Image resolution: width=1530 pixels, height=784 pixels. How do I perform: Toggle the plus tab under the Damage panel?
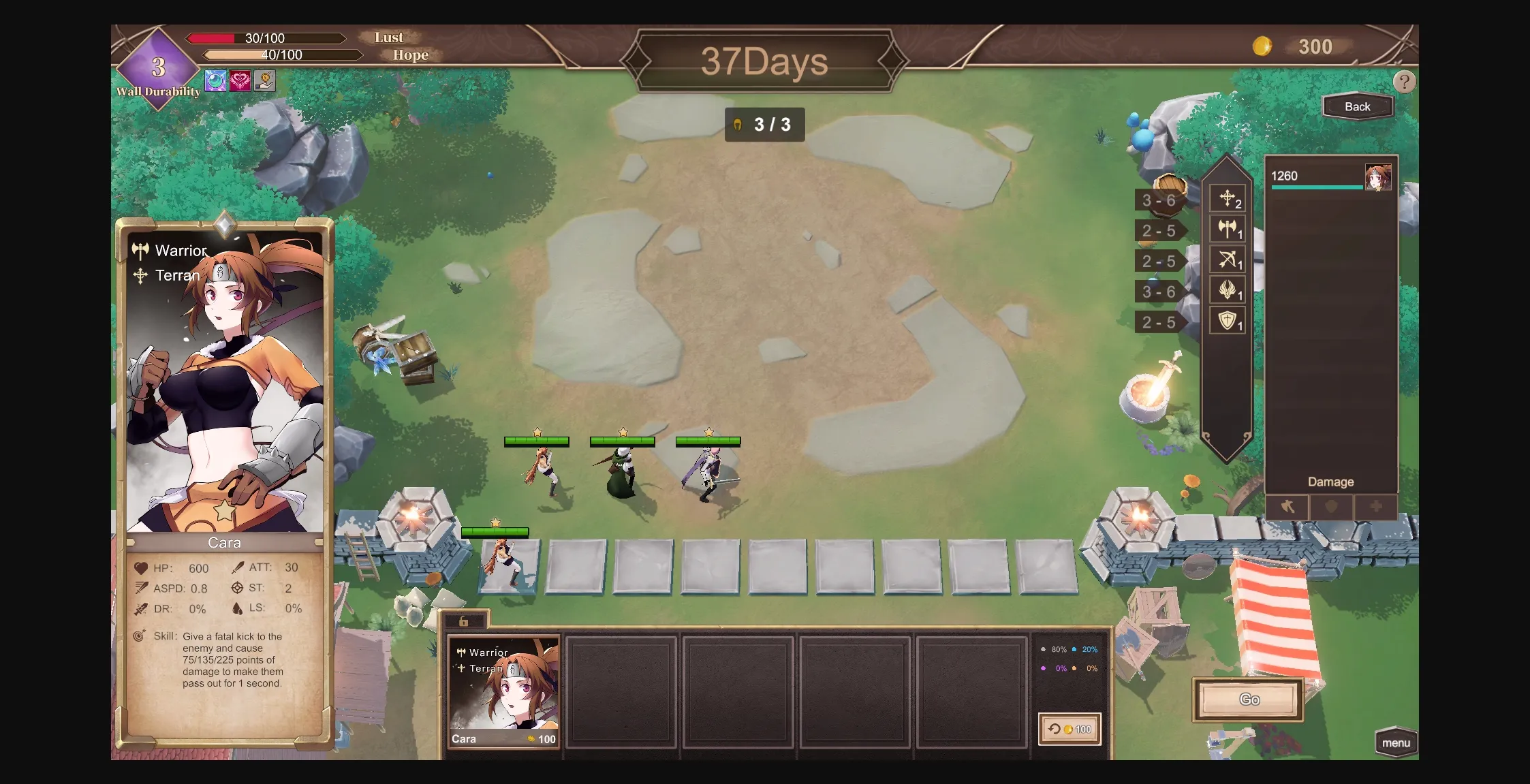pyautogui.click(x=1375, y=507)
